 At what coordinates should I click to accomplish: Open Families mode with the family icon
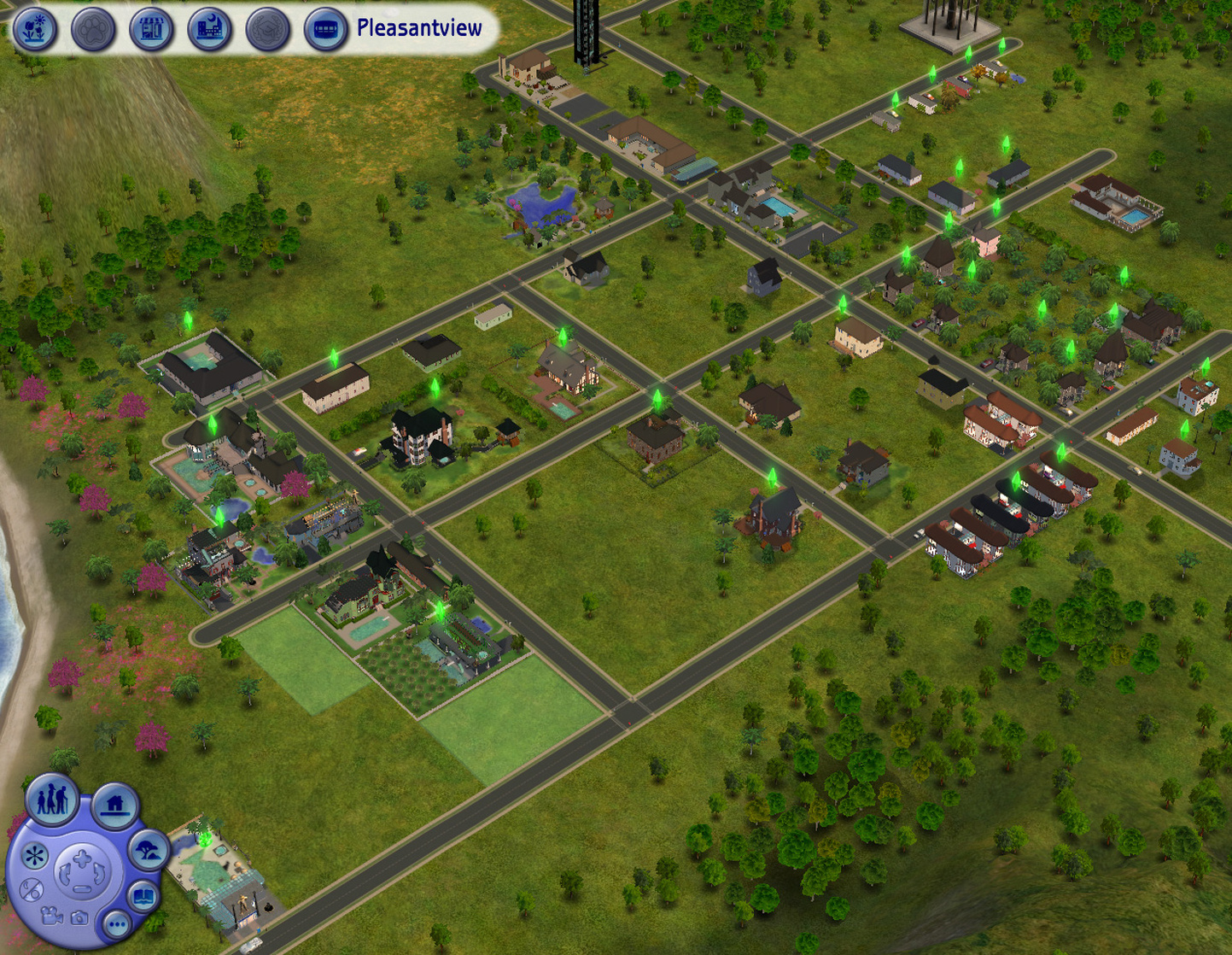[x=52, y=801]
